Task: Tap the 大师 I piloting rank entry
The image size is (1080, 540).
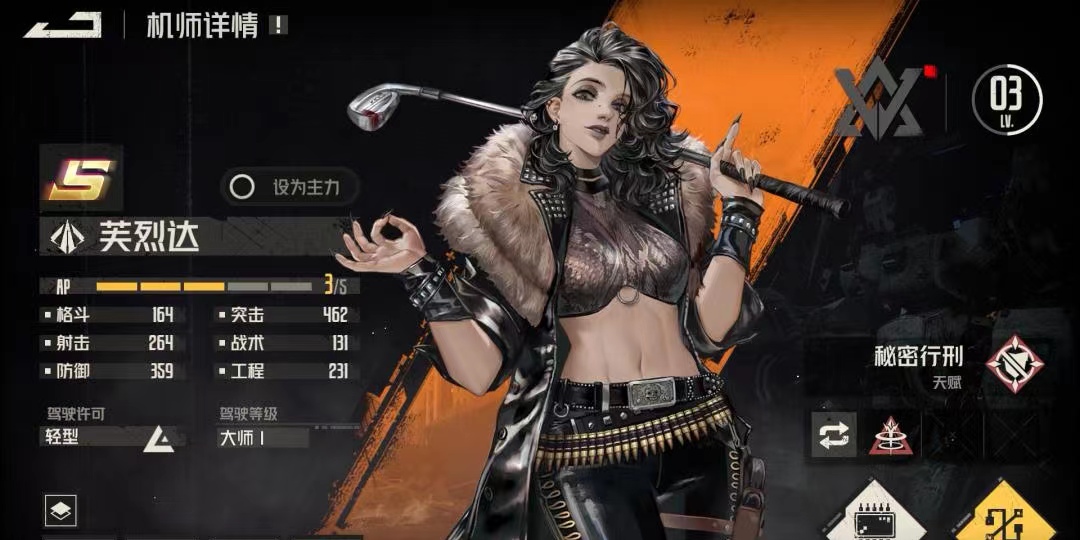Action: coord(263,437)
